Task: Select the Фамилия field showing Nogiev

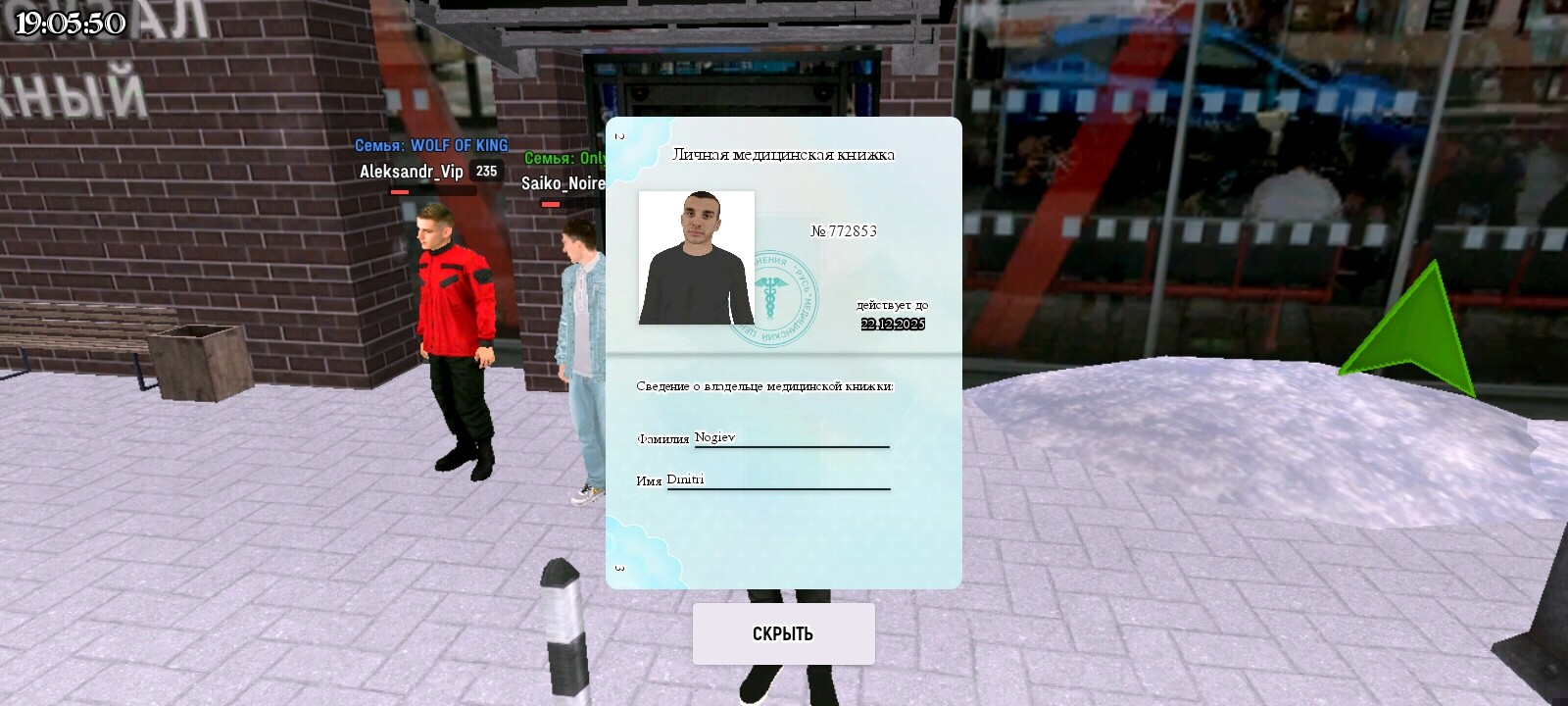Action: (711, 439)
